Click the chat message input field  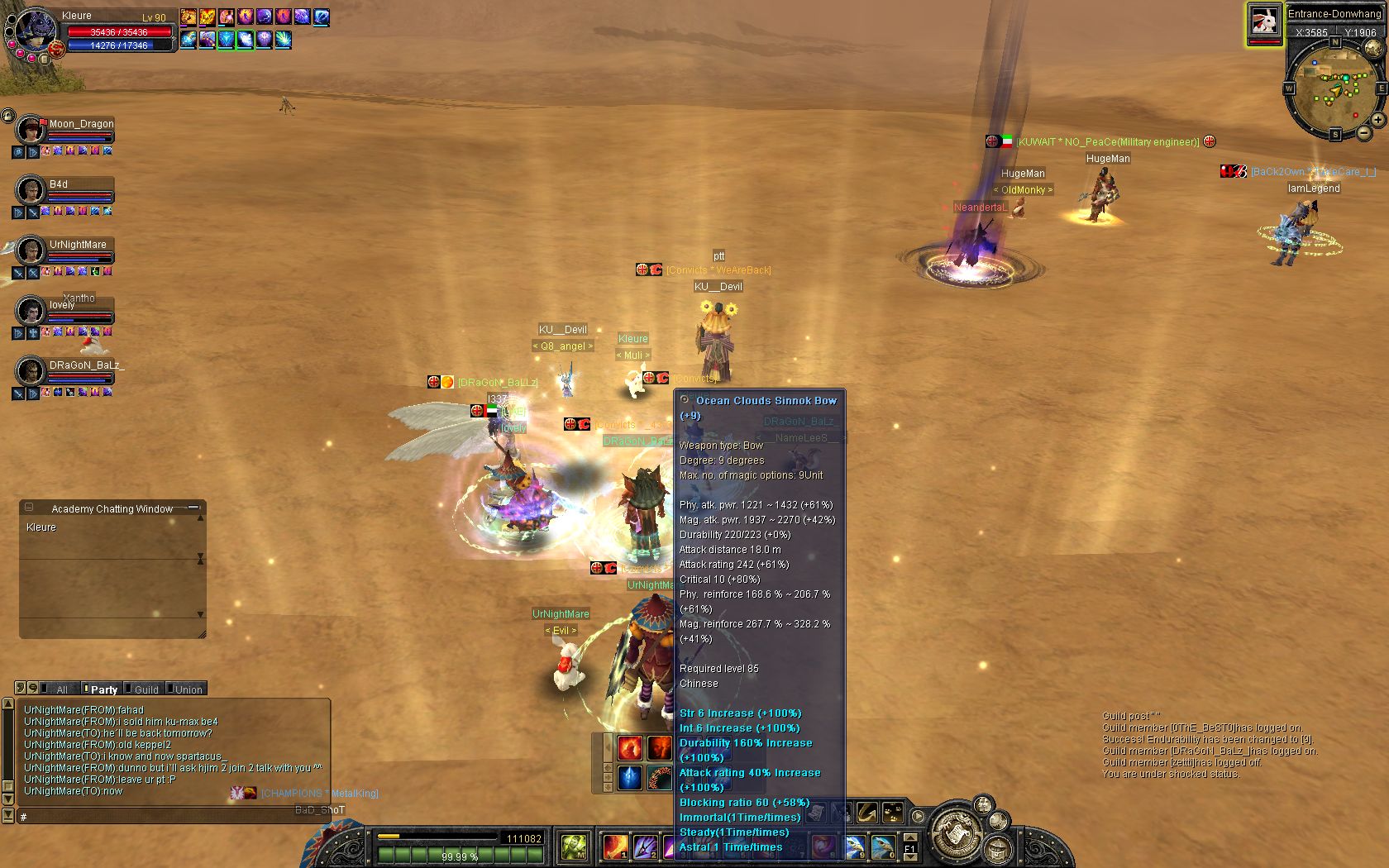[x=174, y=817]
